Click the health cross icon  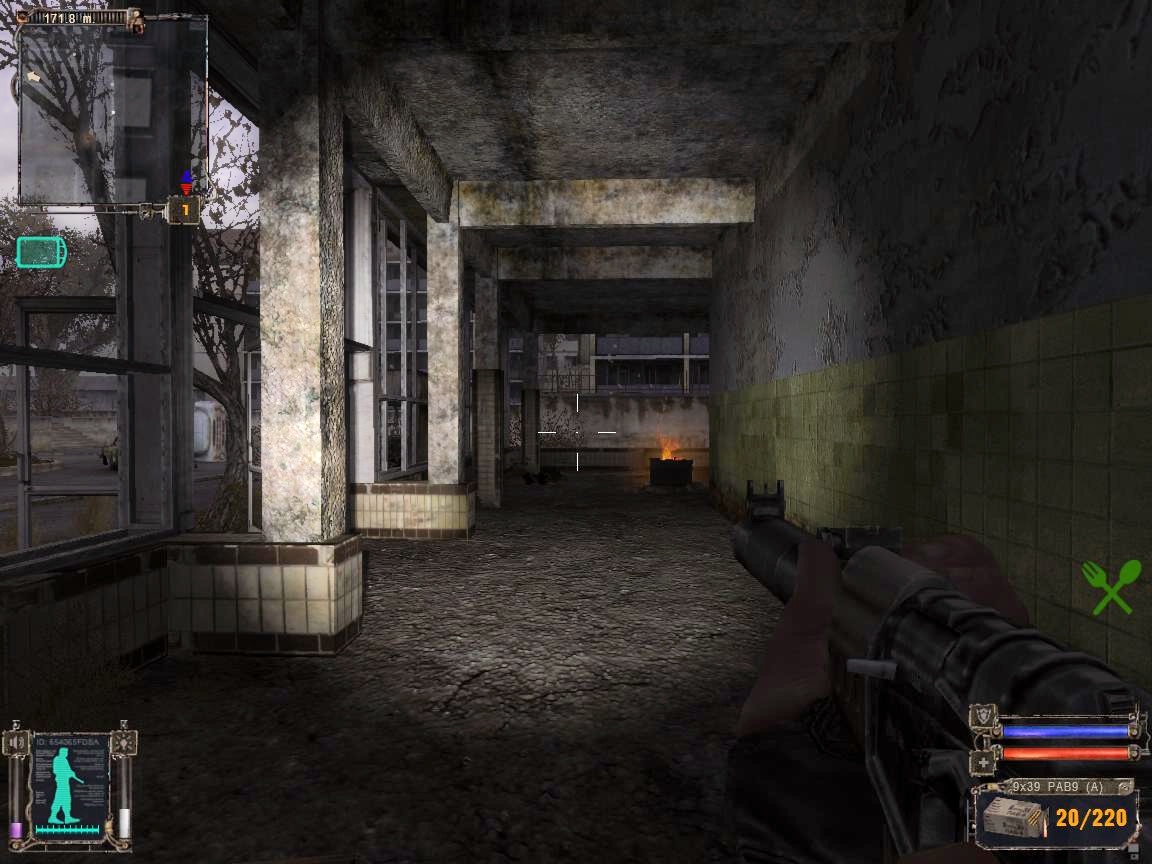983,762
